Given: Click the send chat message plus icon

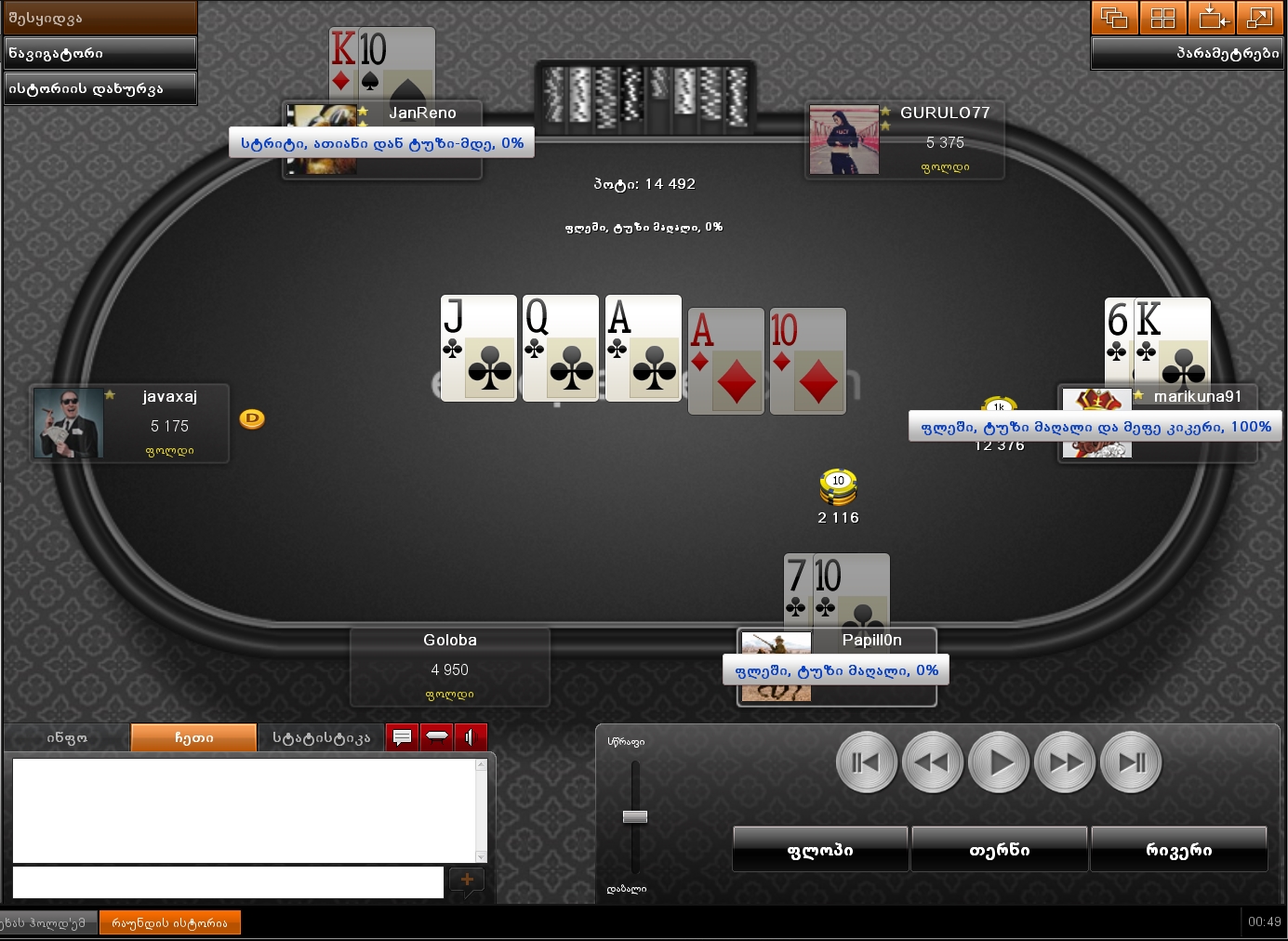Looking at the screenshot, I should click(x=467, y=881).
